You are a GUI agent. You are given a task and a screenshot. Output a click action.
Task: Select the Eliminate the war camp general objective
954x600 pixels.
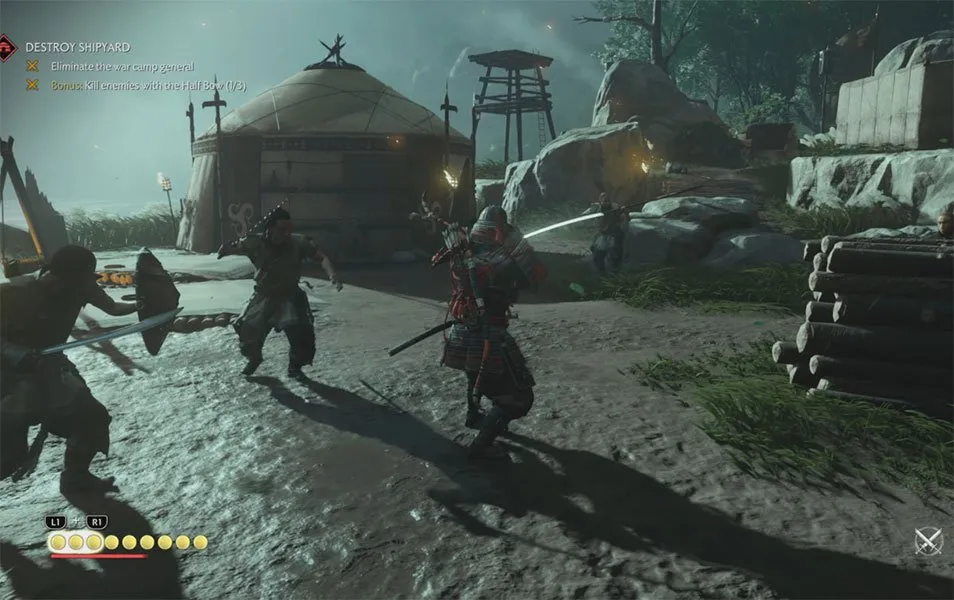[118, 66]
